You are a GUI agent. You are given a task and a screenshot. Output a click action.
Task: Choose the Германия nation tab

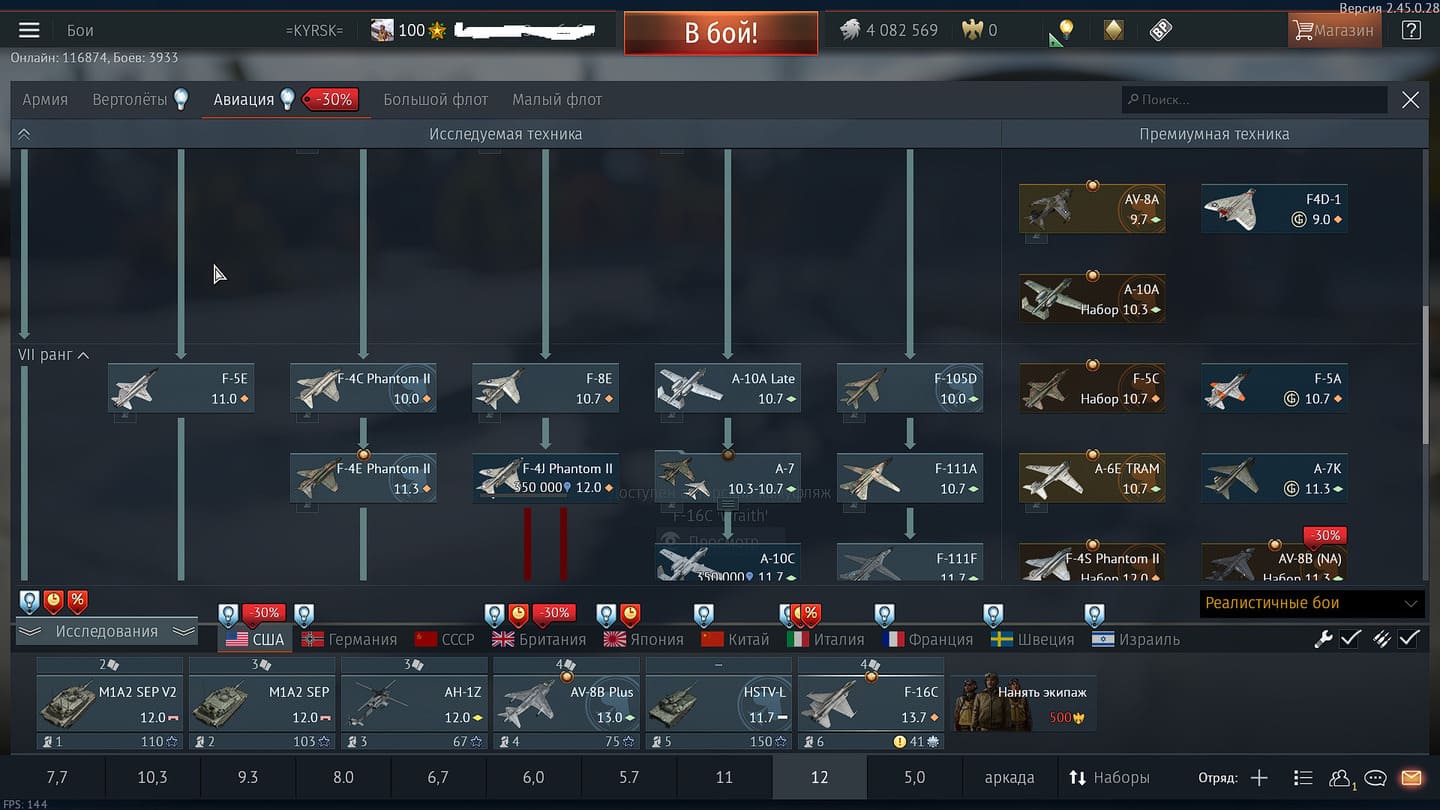pyautogui.click(x=350, y=640)
